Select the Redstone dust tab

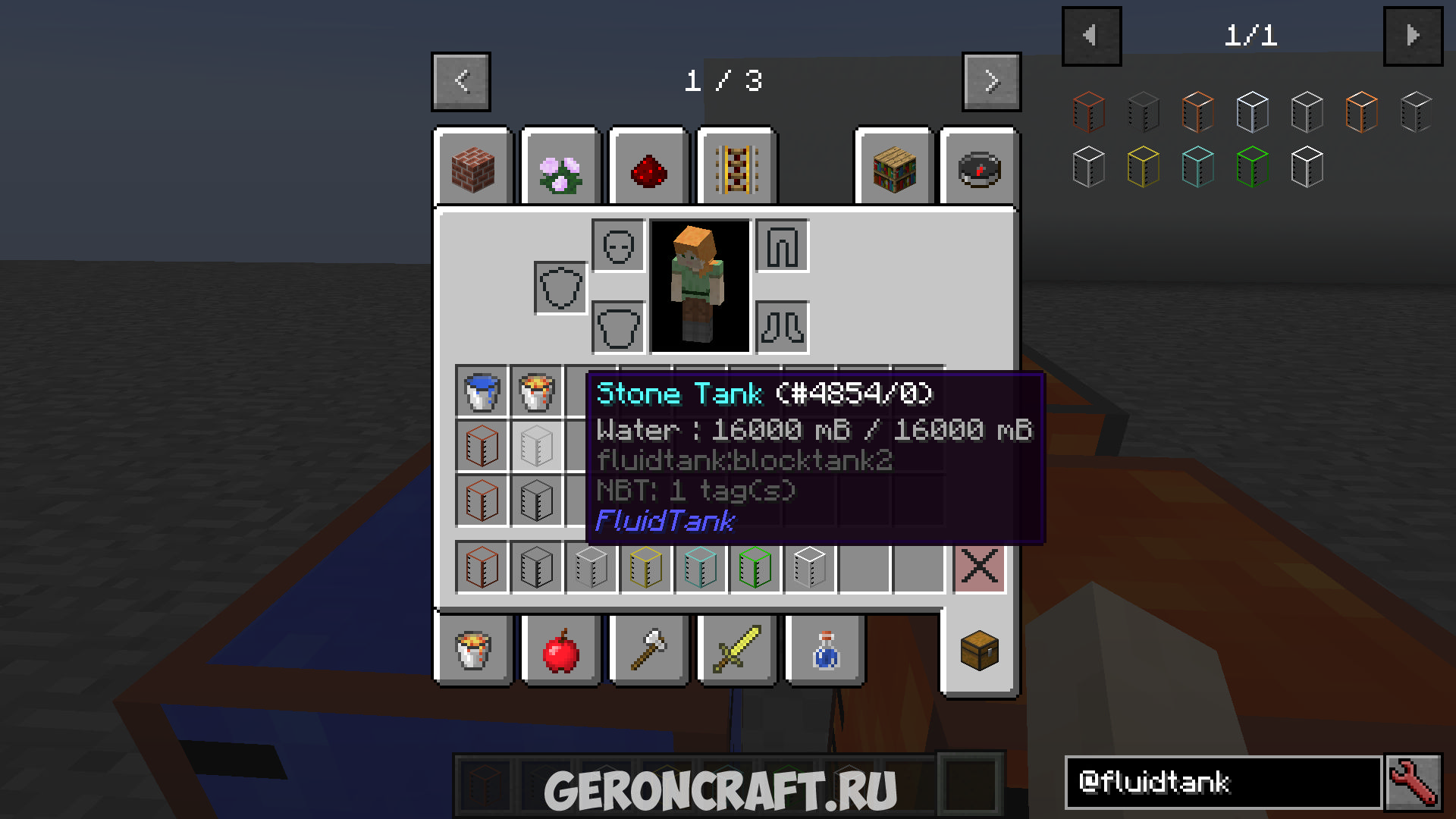[x=649, y=169]
